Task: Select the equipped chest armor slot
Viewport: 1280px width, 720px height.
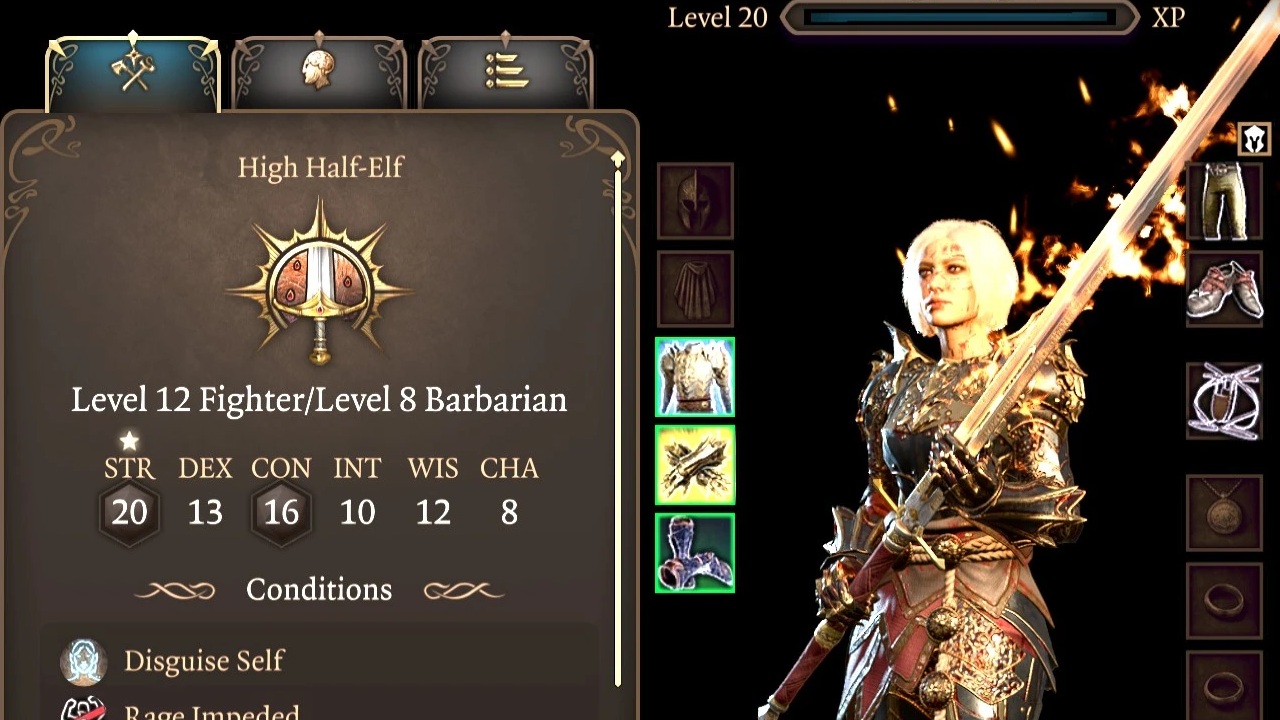Action: [694, 378]
